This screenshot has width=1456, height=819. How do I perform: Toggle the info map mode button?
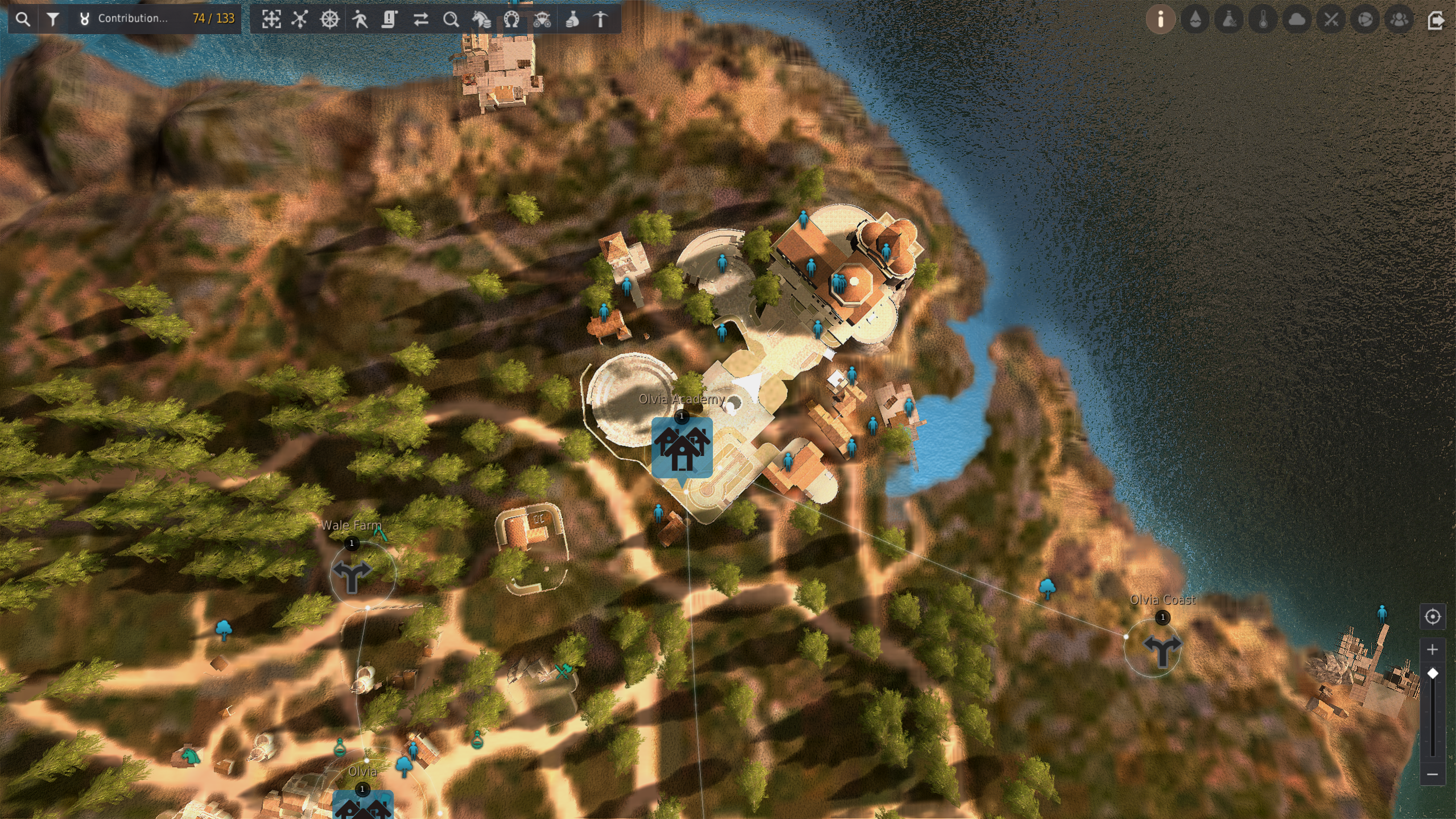click(x=1160, y=19)
